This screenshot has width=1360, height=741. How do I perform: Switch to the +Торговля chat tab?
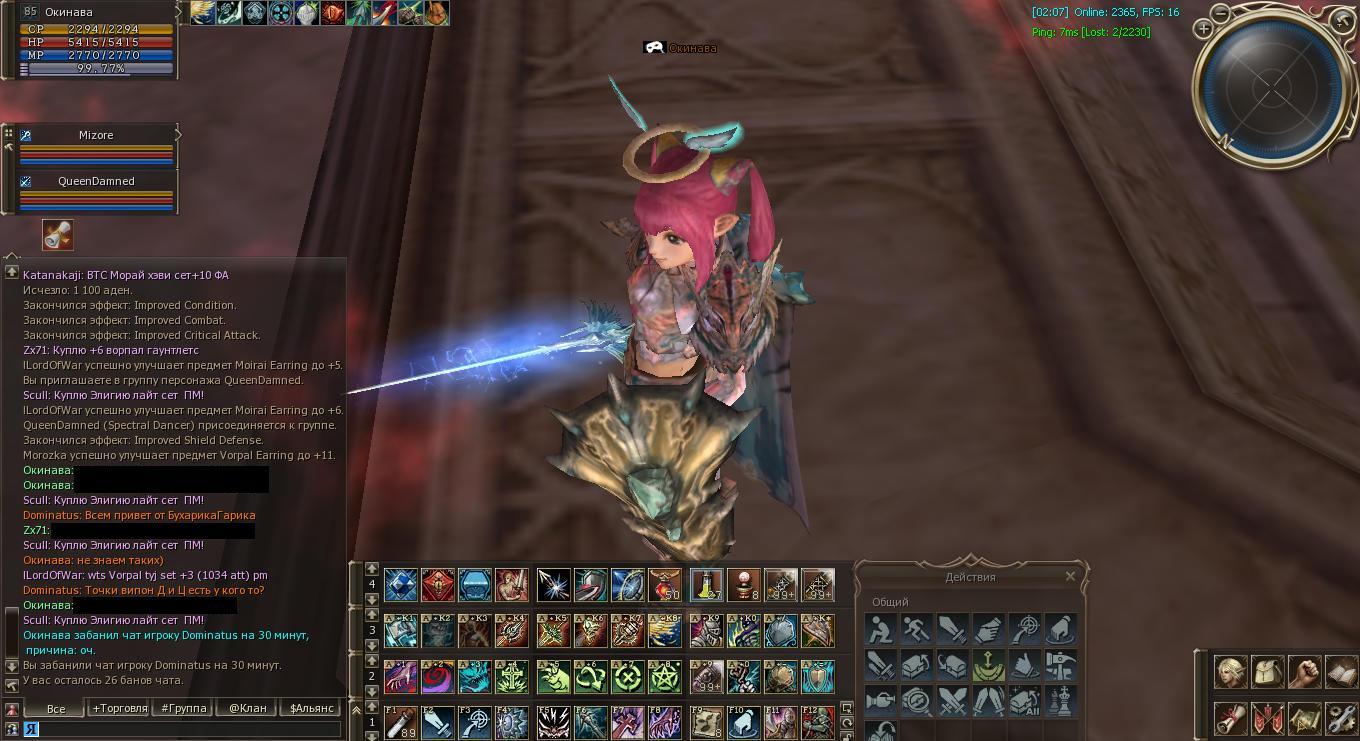120,708
